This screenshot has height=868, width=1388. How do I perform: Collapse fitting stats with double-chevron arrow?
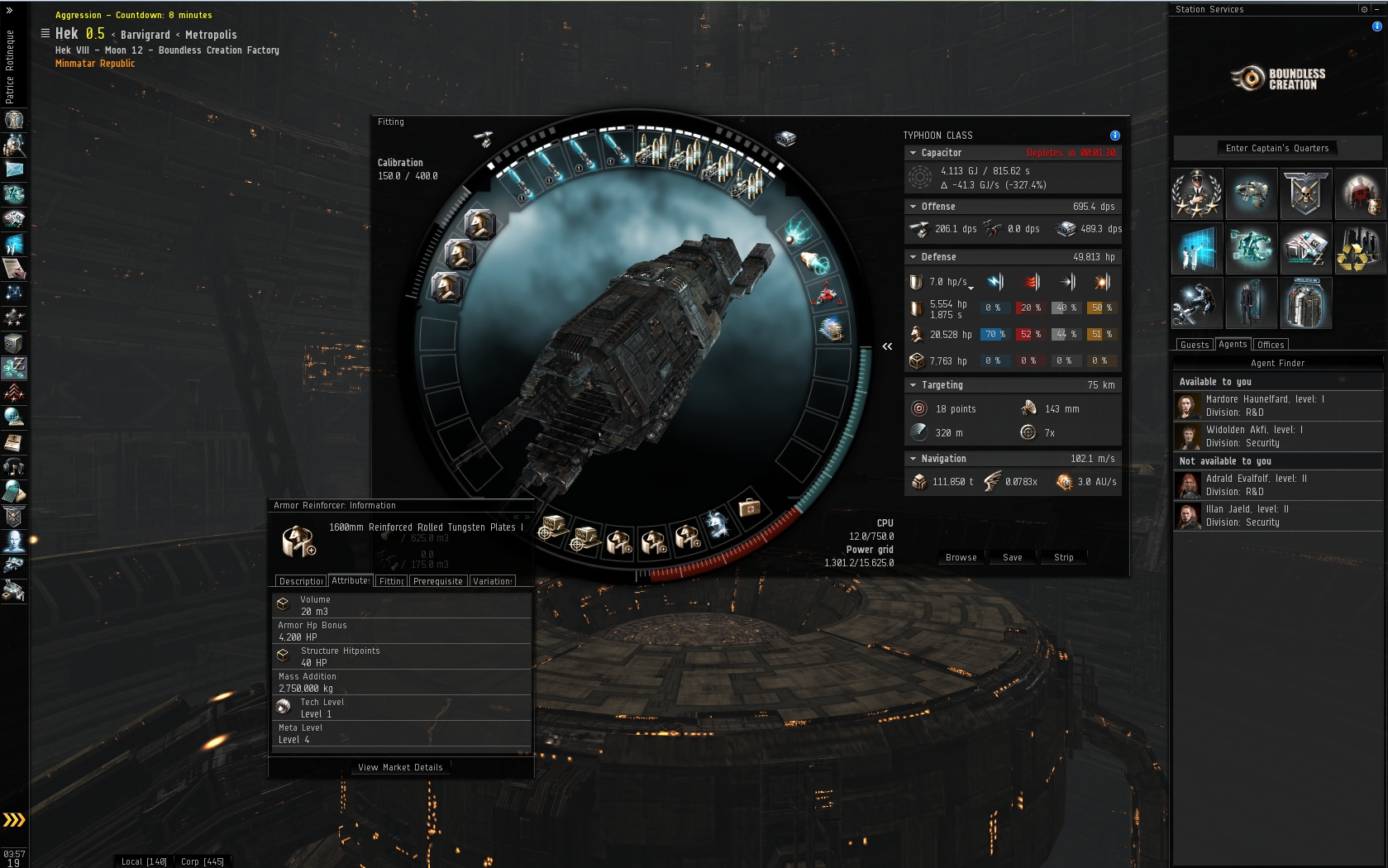887,346
